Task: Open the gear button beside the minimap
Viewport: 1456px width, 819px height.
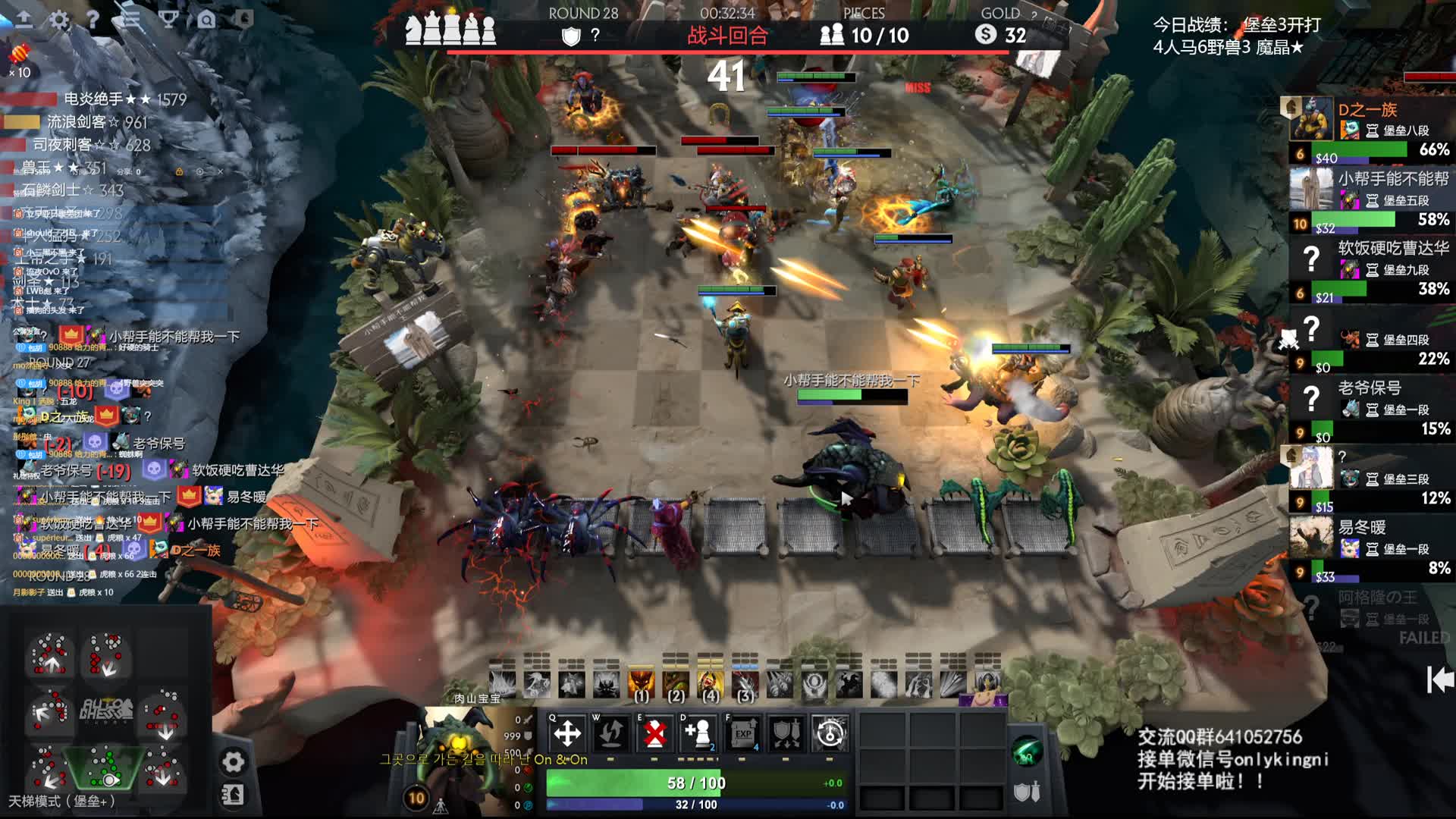Action: 234,761
